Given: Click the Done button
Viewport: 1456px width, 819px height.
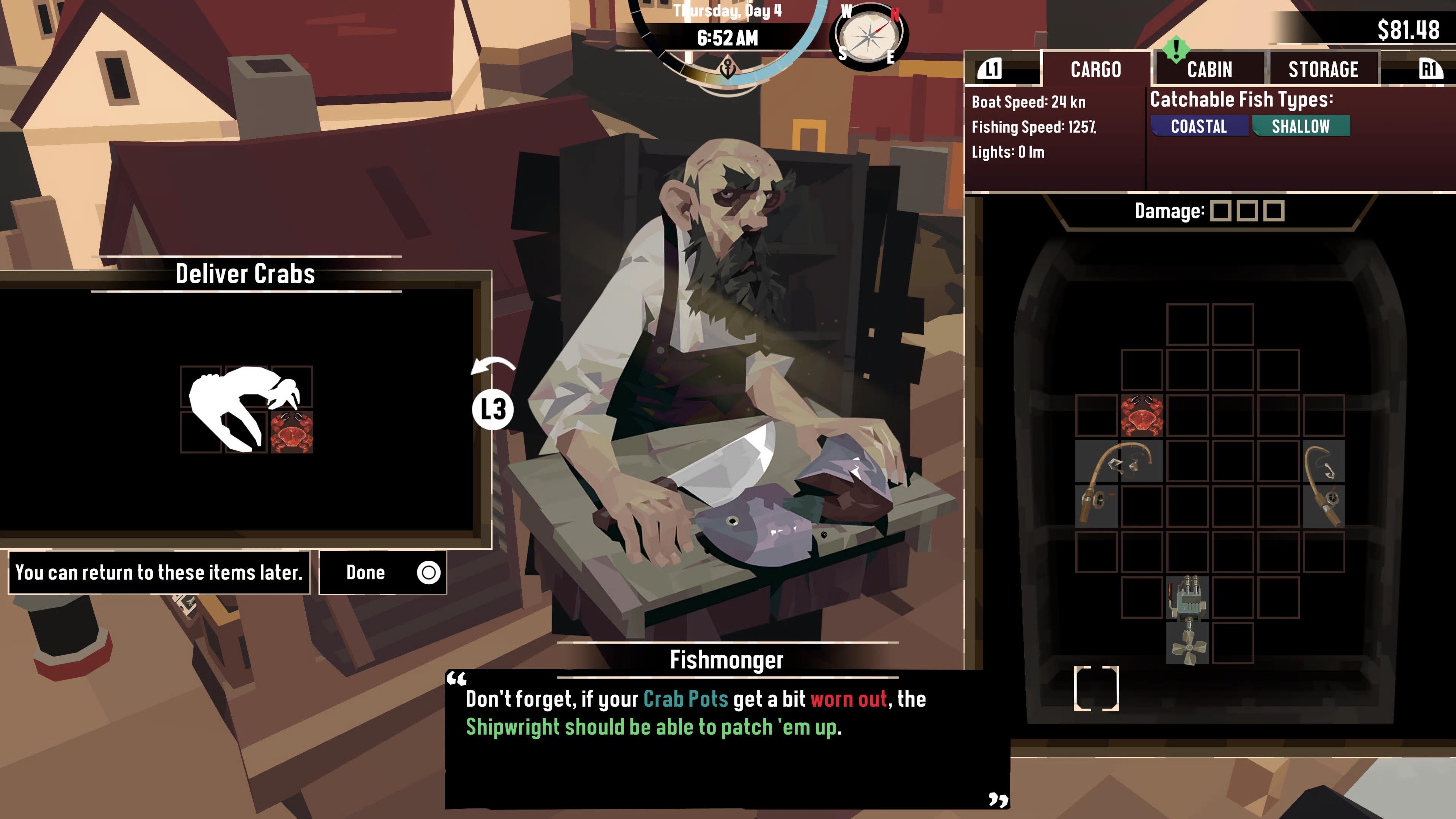Looking at the screenshot, I should pos(383,573).
